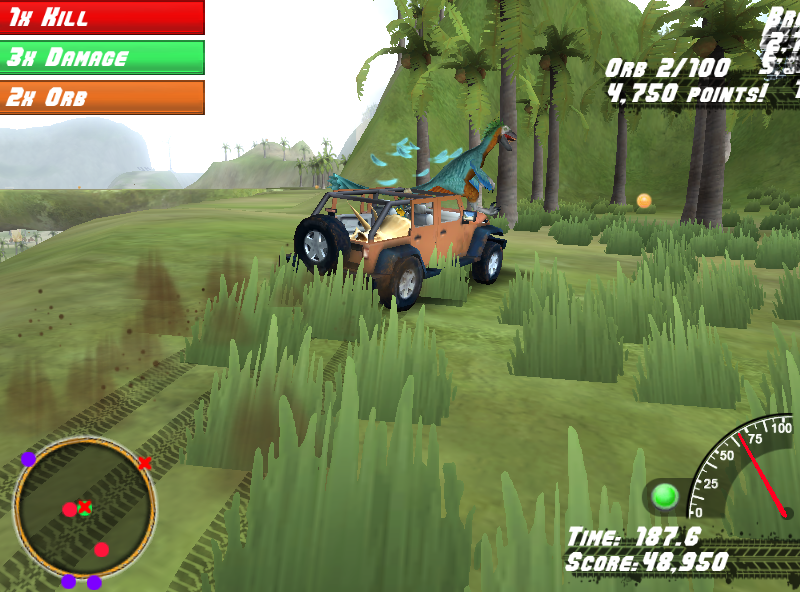The image size is (800, 592).
Task: Click the green orb indicator beside the speedometer
Action: 664,496
